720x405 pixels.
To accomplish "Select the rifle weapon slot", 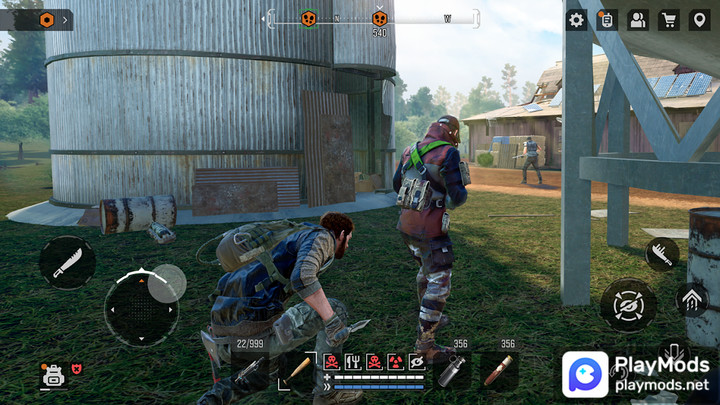I will tap(251, 371).
